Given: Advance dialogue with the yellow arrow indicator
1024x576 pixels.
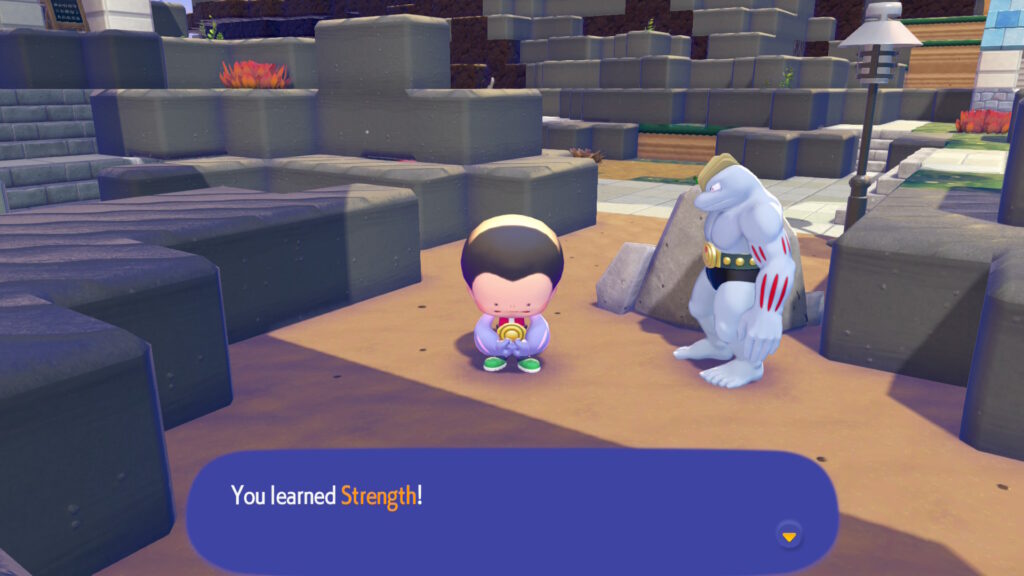Looking at the screenshot, I should tap(789, 536).
